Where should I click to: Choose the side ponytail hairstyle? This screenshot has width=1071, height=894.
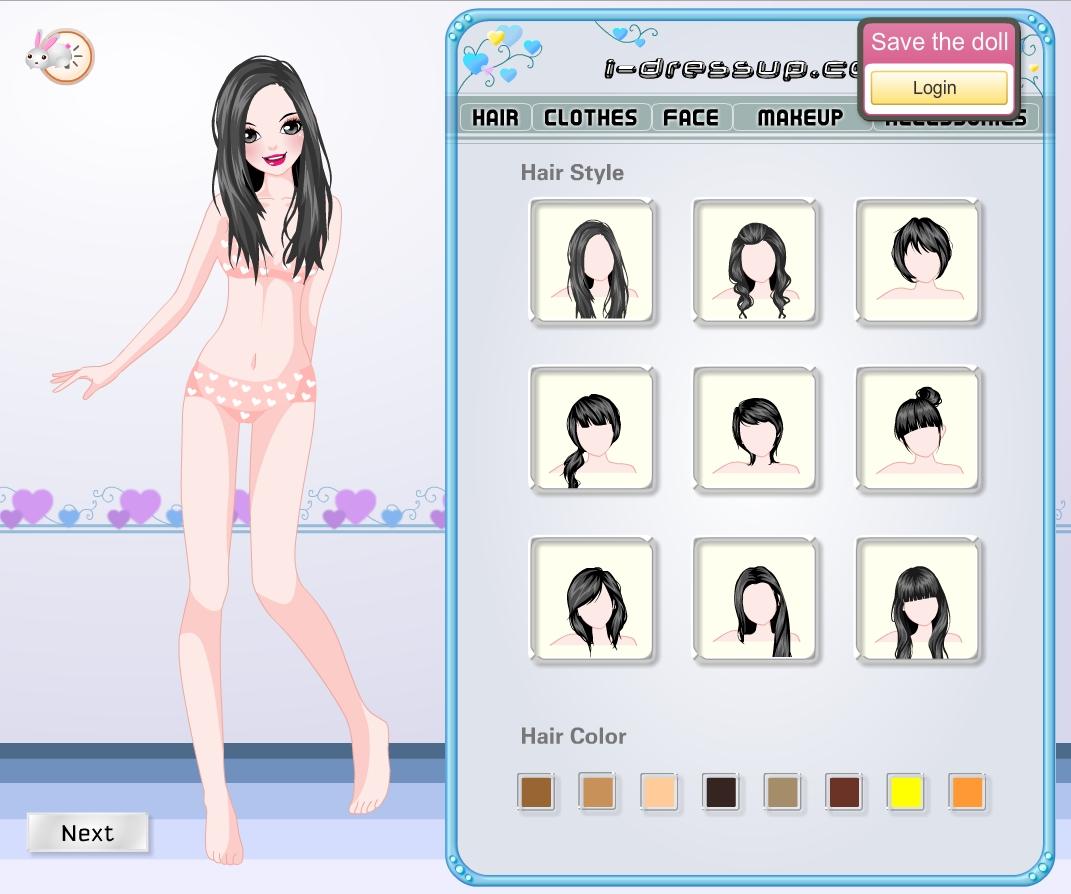[x=592, y=430]
